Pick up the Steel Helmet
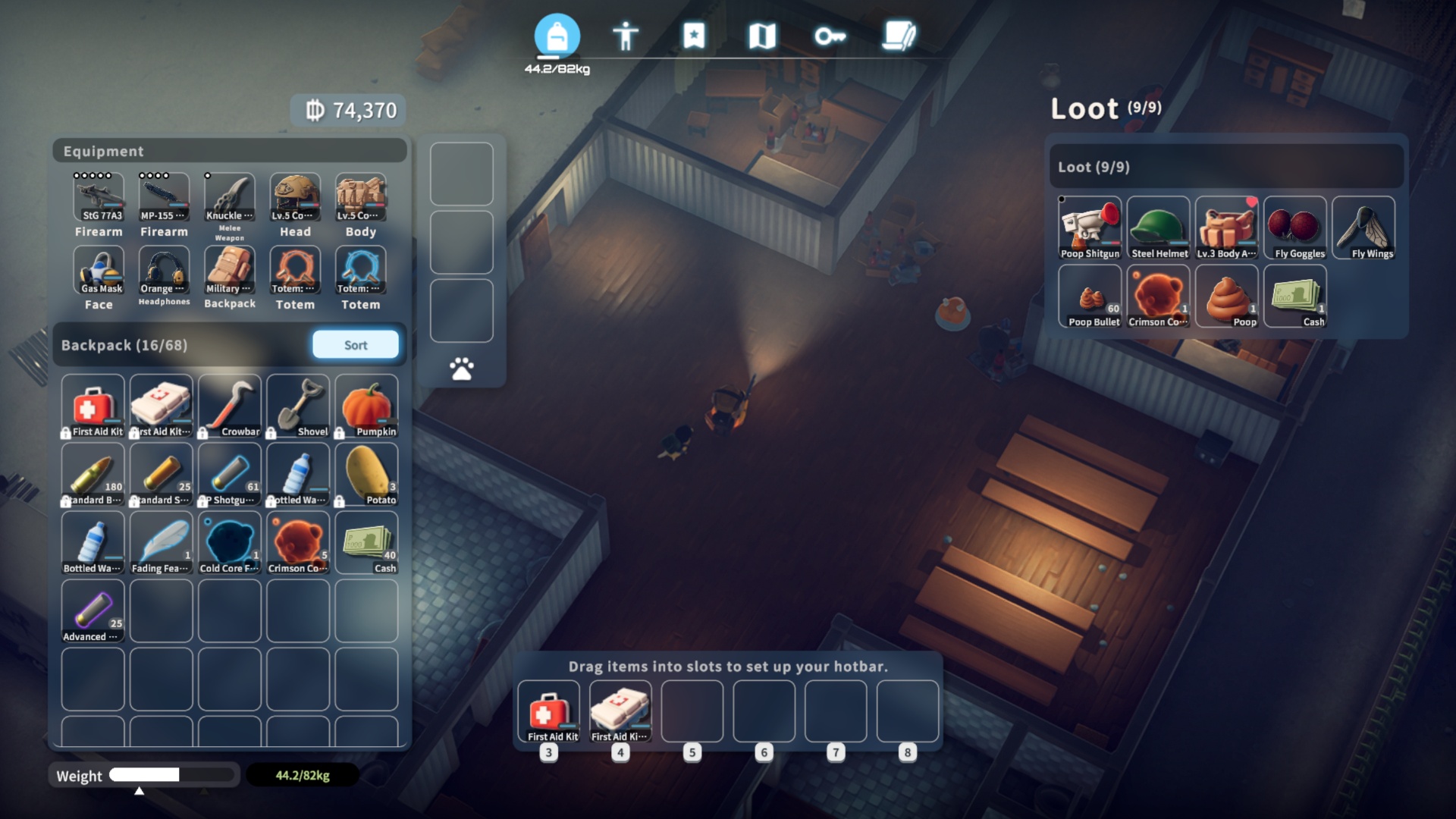The image size is (1456, 819). point(1158,227)
